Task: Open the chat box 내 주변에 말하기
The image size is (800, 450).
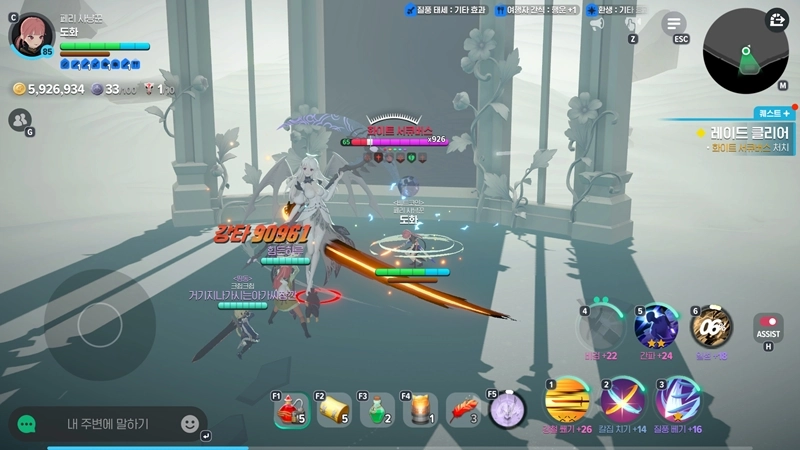Action: (110, 424)
